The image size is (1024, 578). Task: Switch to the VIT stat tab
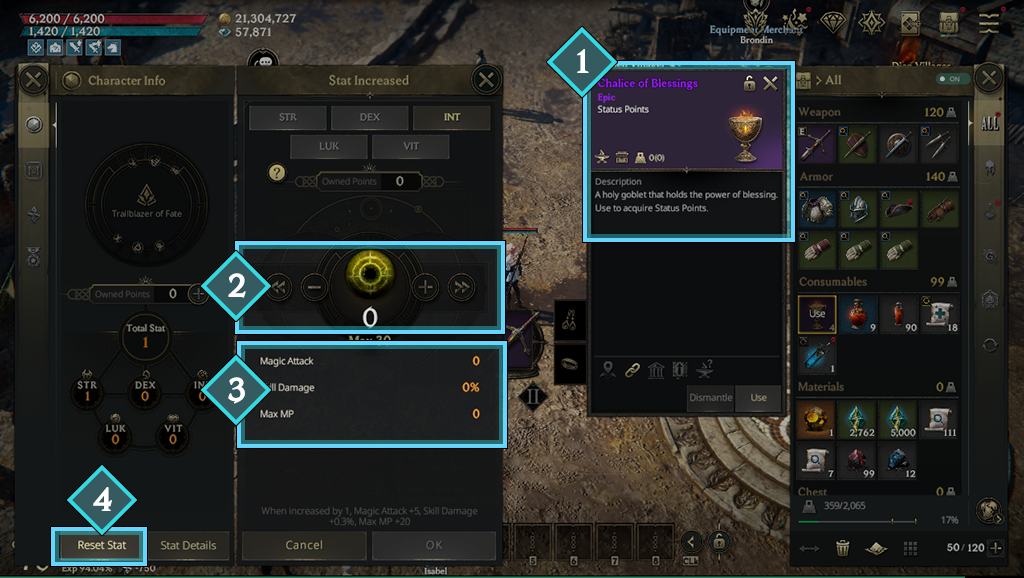coord(410,146)
